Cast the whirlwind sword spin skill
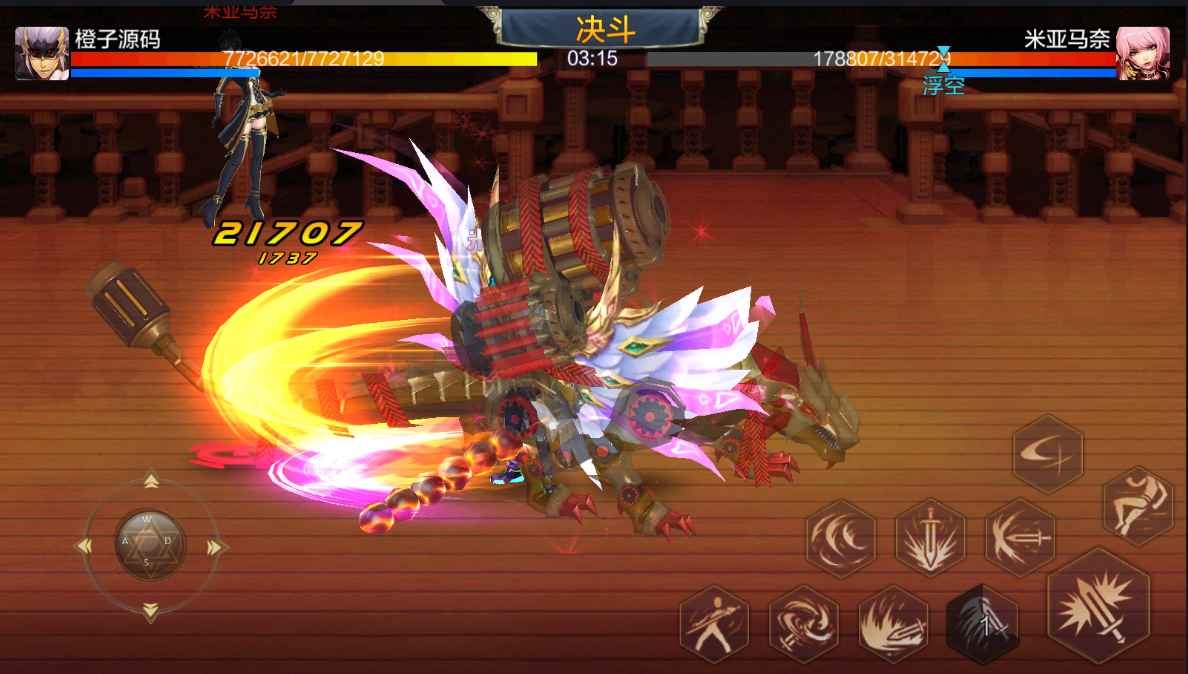Image resolution: width=1188 pixels, height=674 pixels. coord(803,624)
